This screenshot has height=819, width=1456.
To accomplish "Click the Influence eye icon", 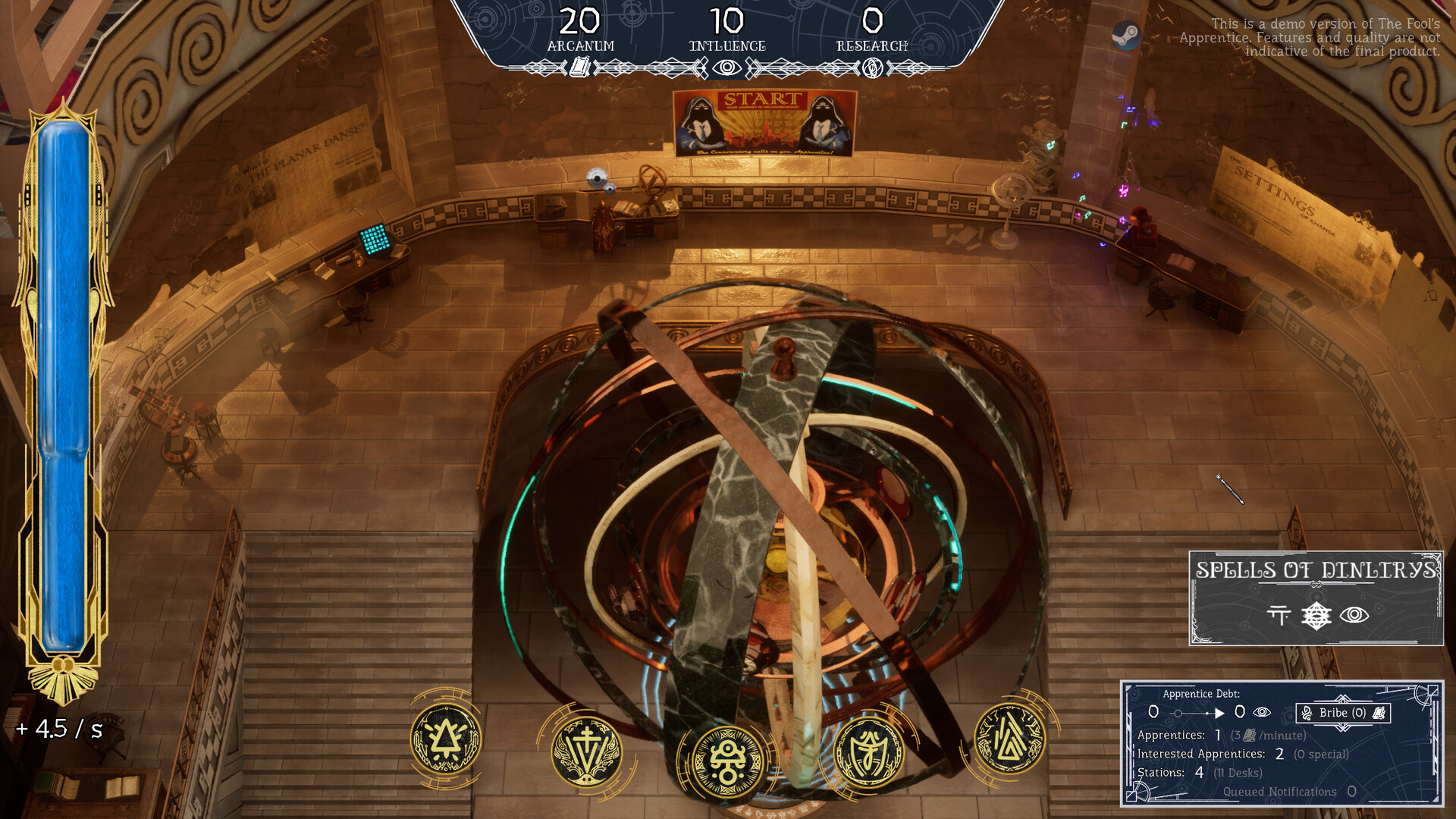I will click(x=726, y=67).
